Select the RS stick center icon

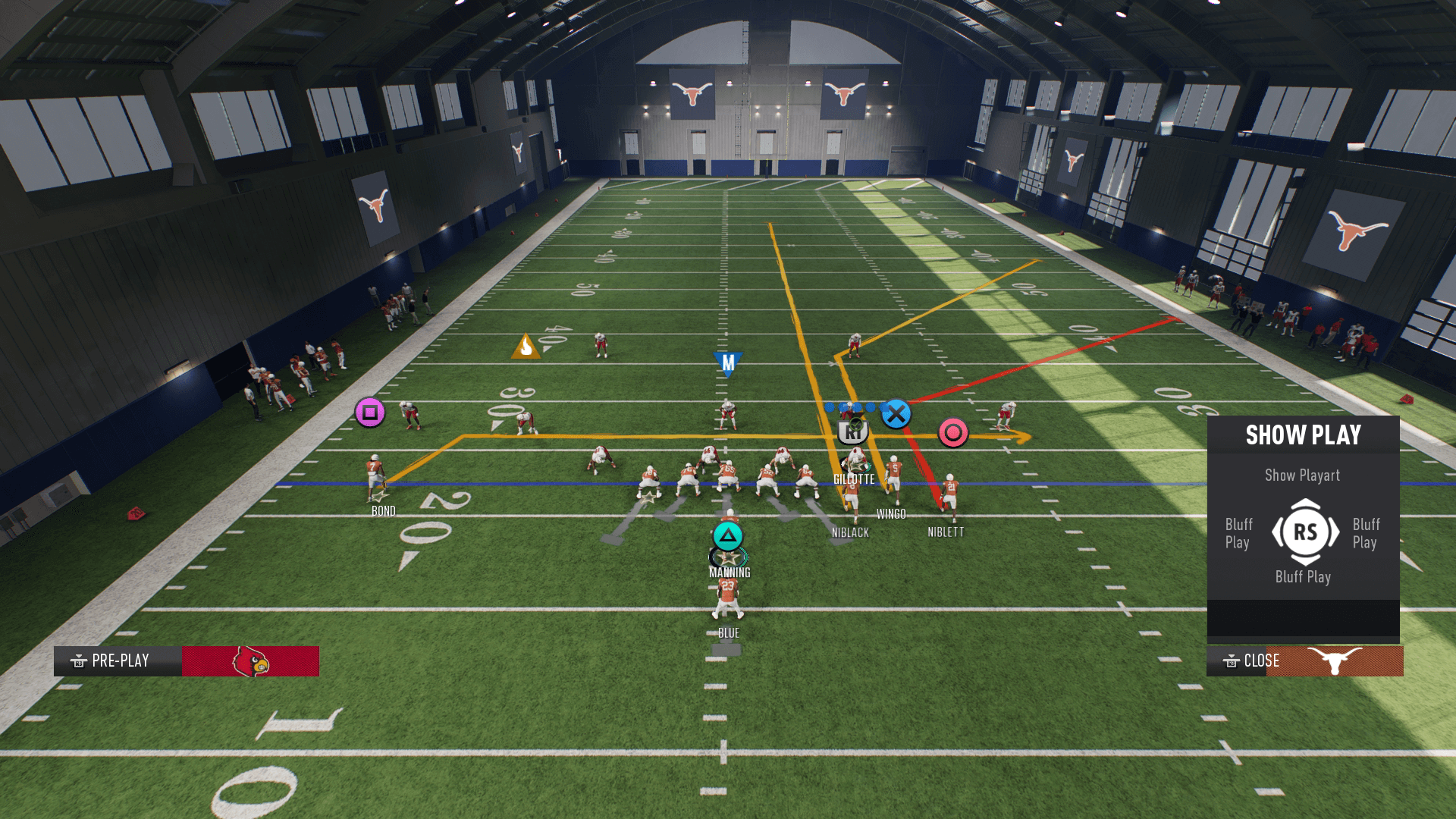[1305, 532]
